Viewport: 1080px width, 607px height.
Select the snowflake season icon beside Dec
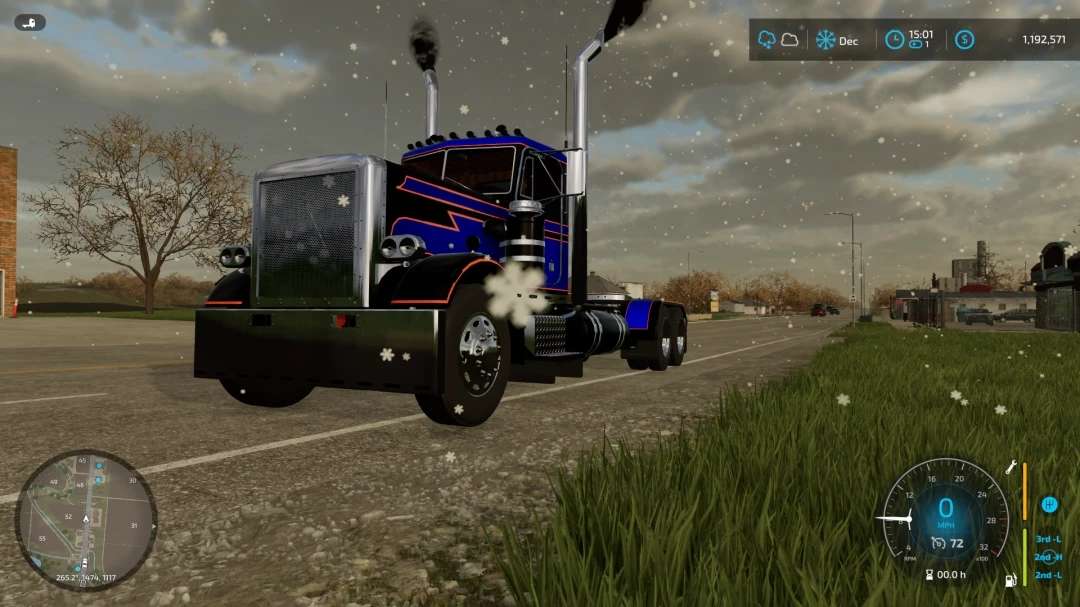pos(825,40)
